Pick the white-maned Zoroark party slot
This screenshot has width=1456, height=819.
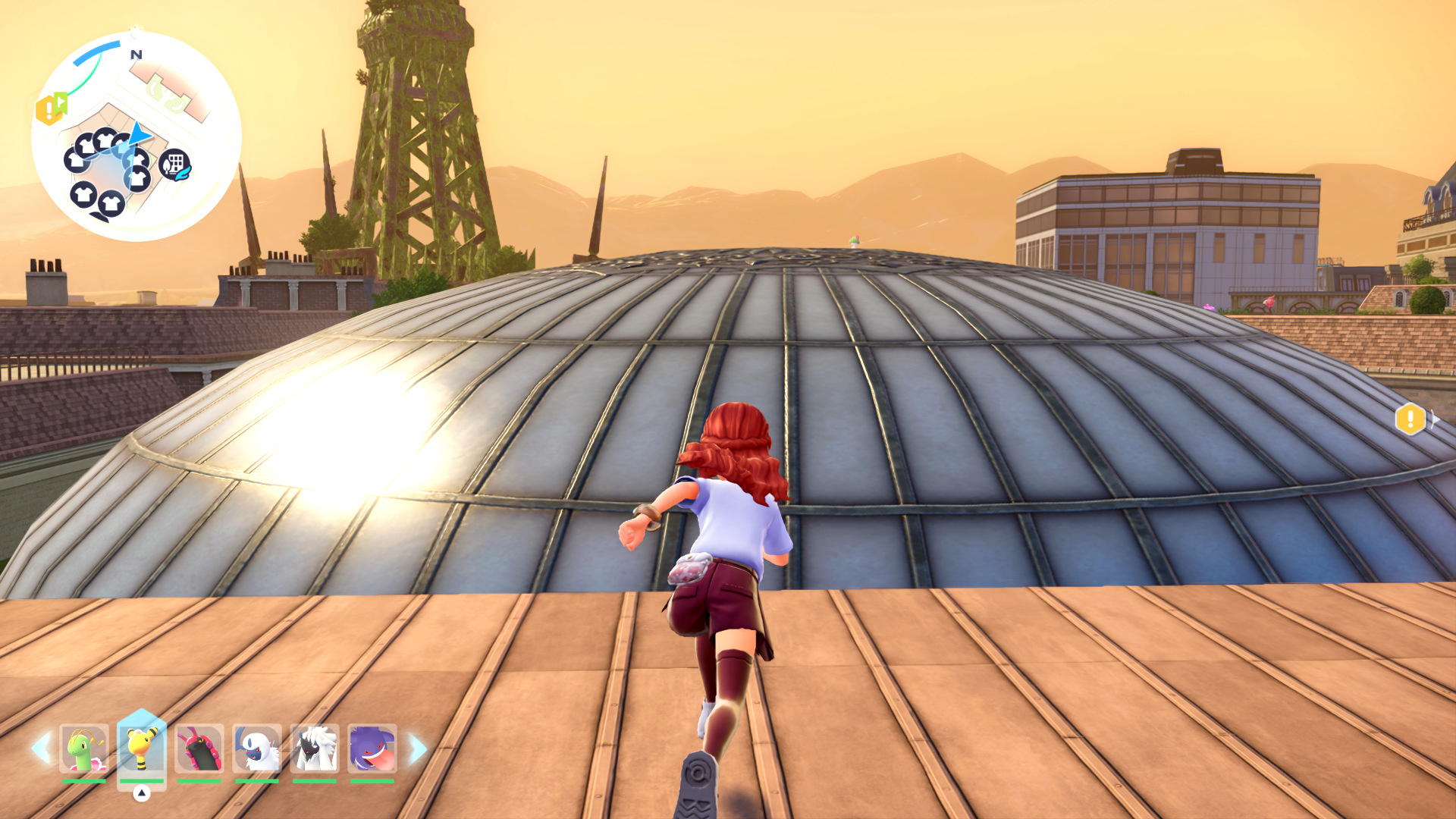point(315,749)
